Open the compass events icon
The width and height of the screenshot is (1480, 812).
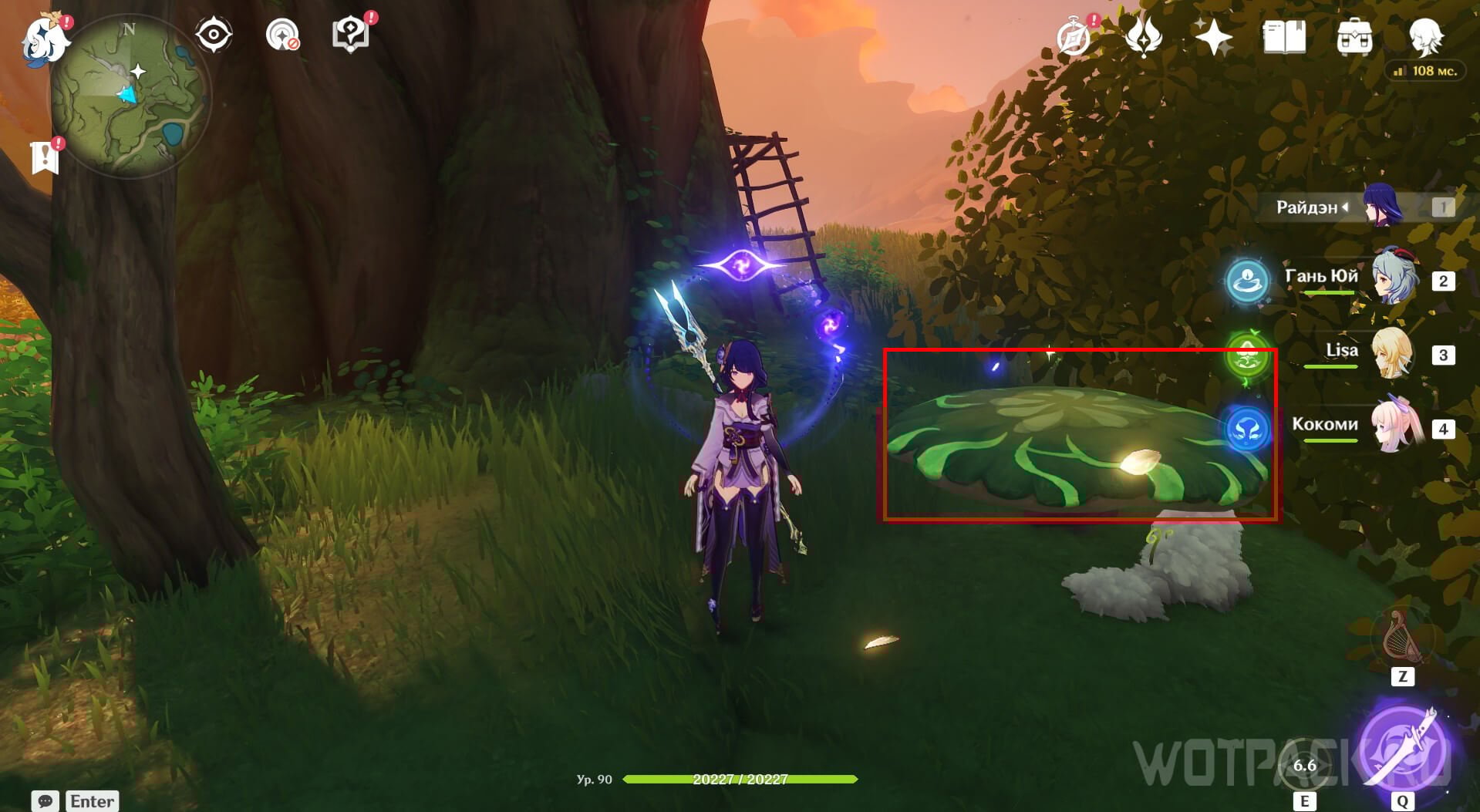[1074, 36]
